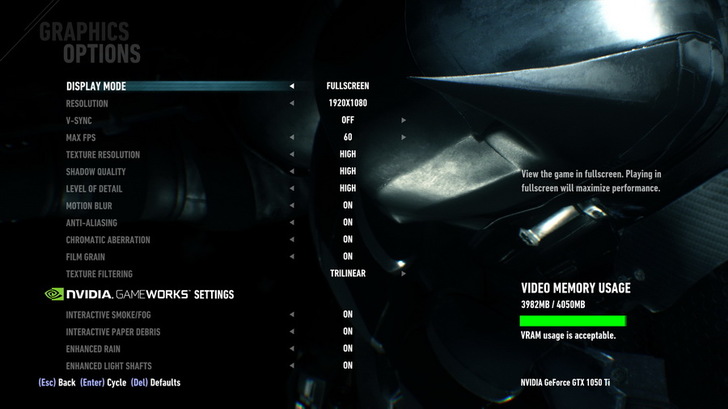Click the right arrow beside Texture Filtering
The width and height of the screenshot is (728, 409).
coord(404,273)
